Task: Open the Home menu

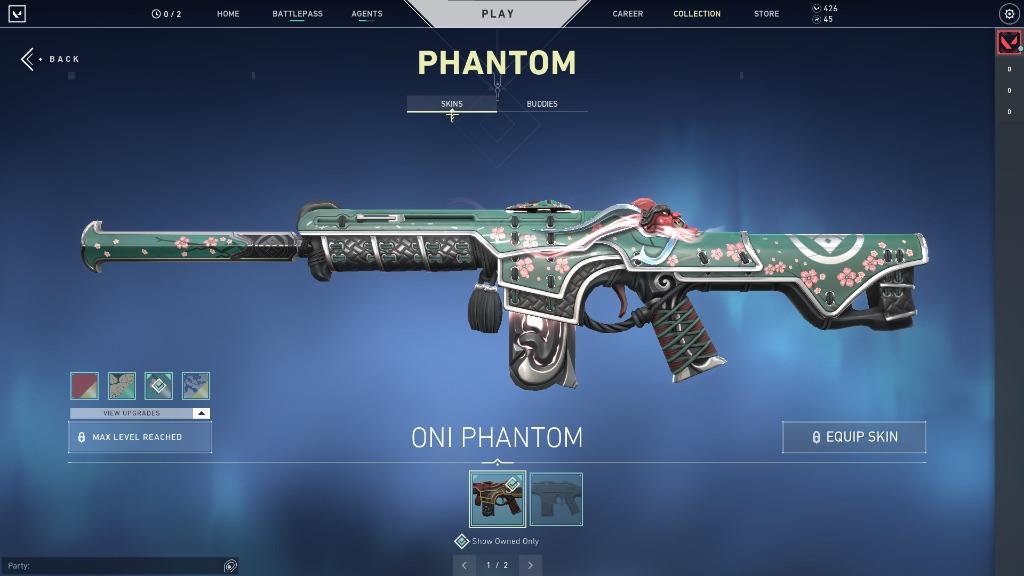Action: (x=228, y=14)
